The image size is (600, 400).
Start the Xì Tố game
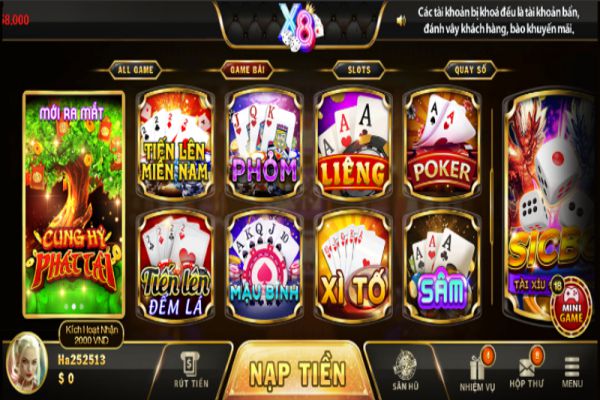click(x=354, y=264)
